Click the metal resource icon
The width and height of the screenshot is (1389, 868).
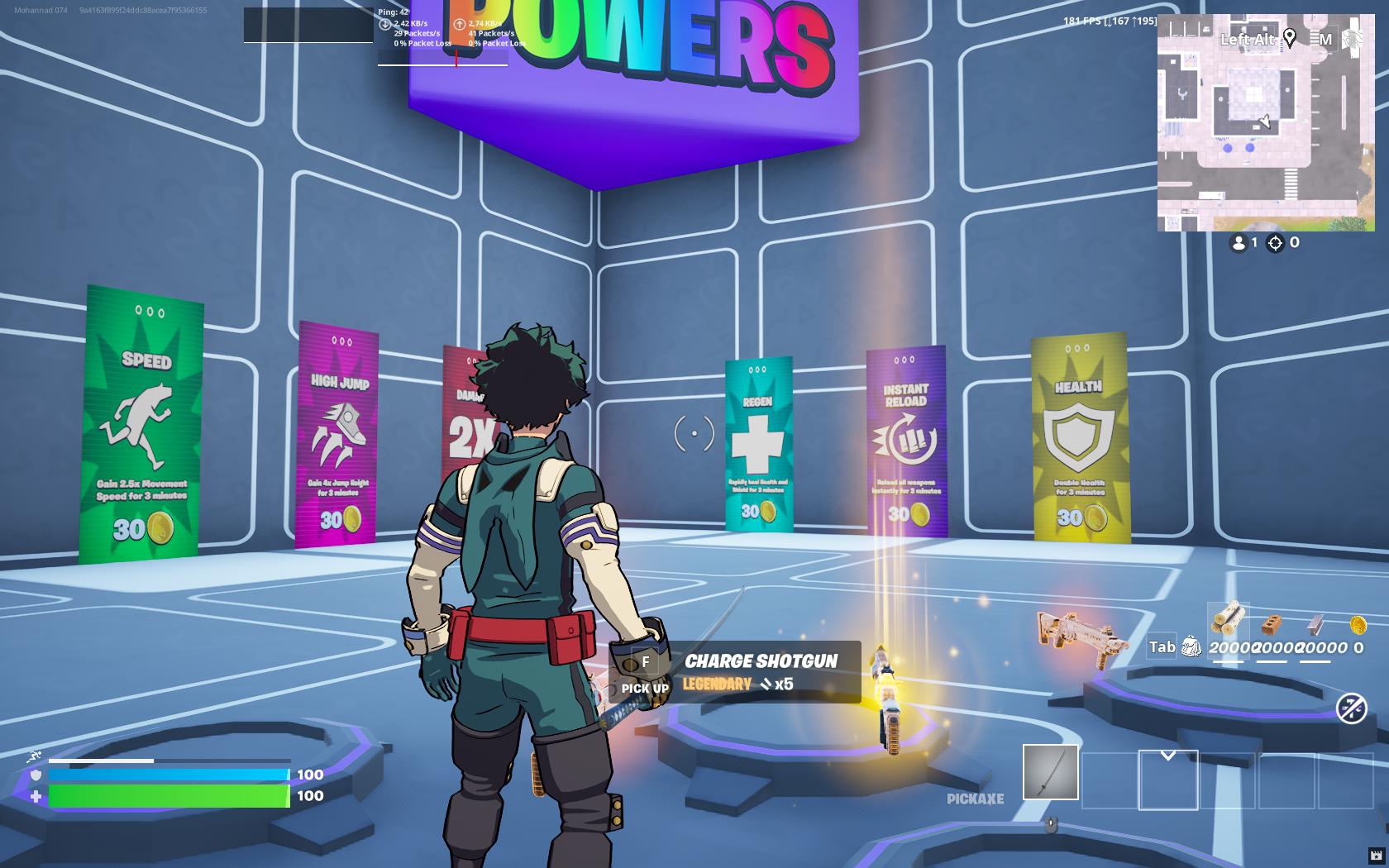click(x=1314, y=624)
